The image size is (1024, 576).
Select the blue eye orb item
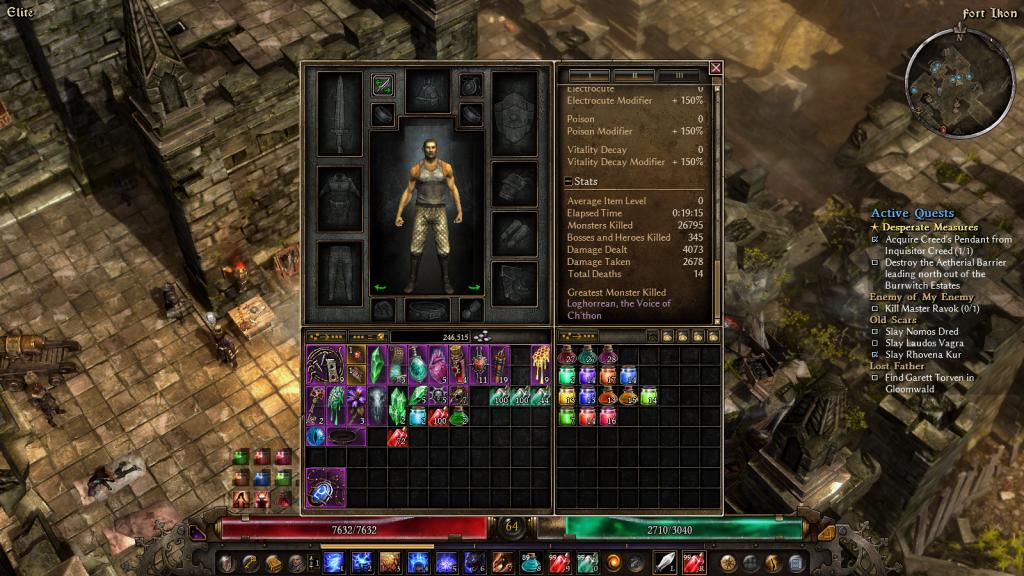click(x=315, y=436)
